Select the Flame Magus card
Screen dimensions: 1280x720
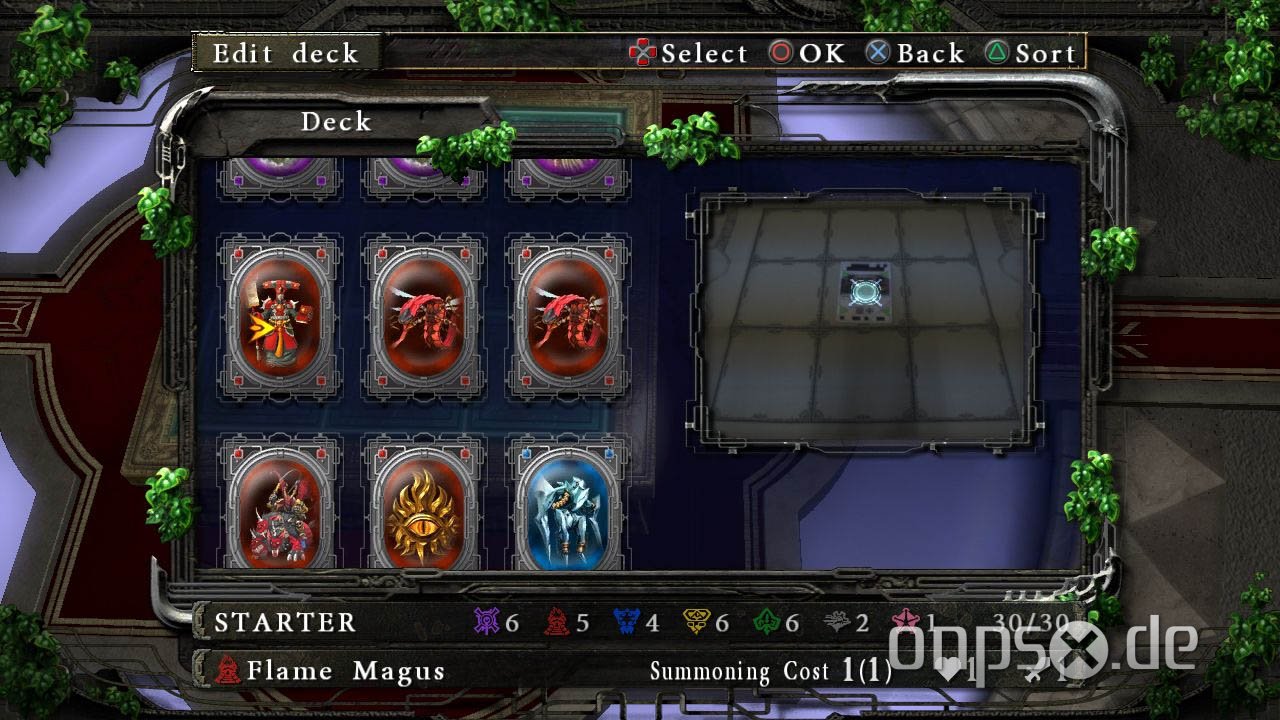(x=279, y=317)
